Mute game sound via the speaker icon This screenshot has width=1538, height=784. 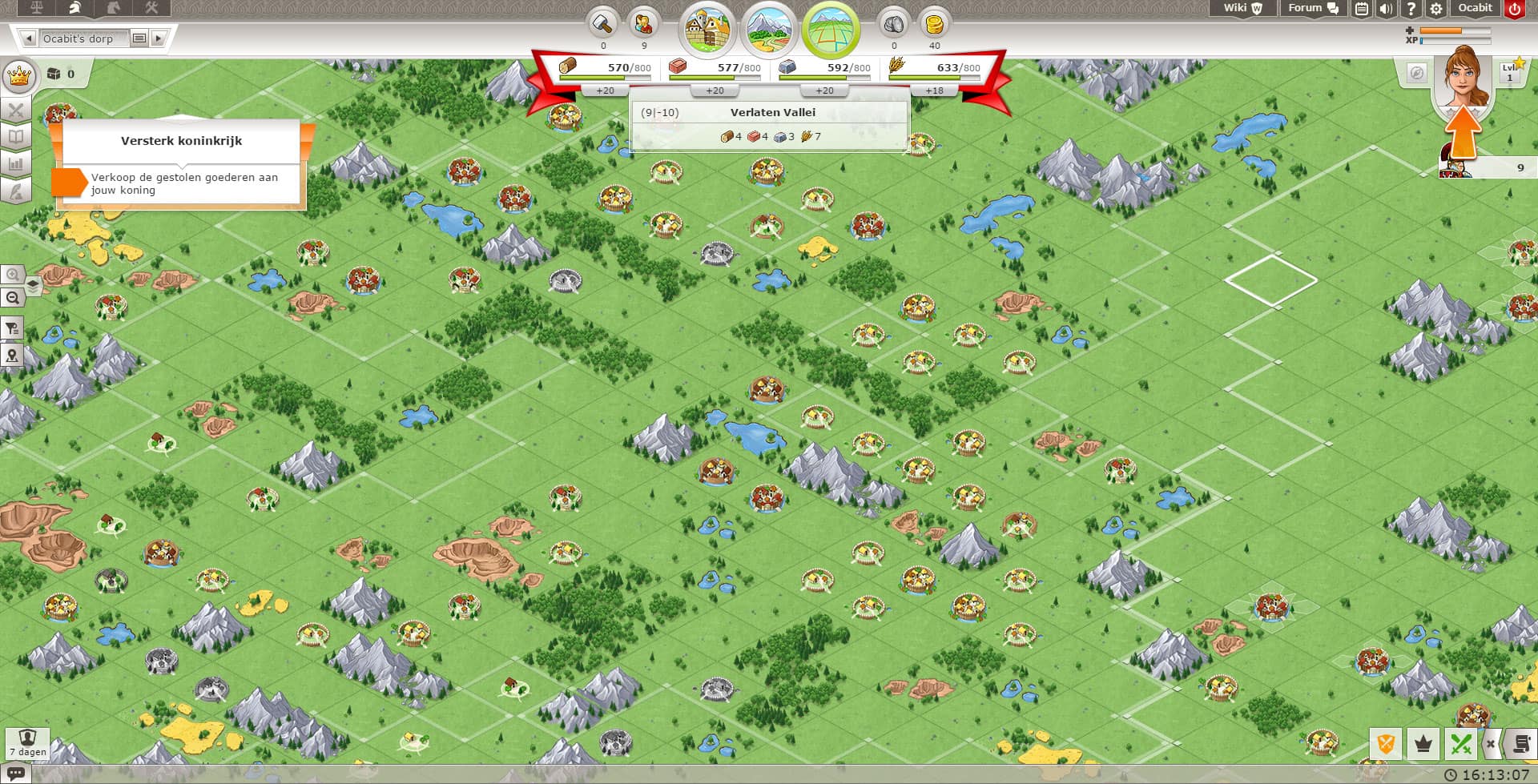pos(1387,9)
